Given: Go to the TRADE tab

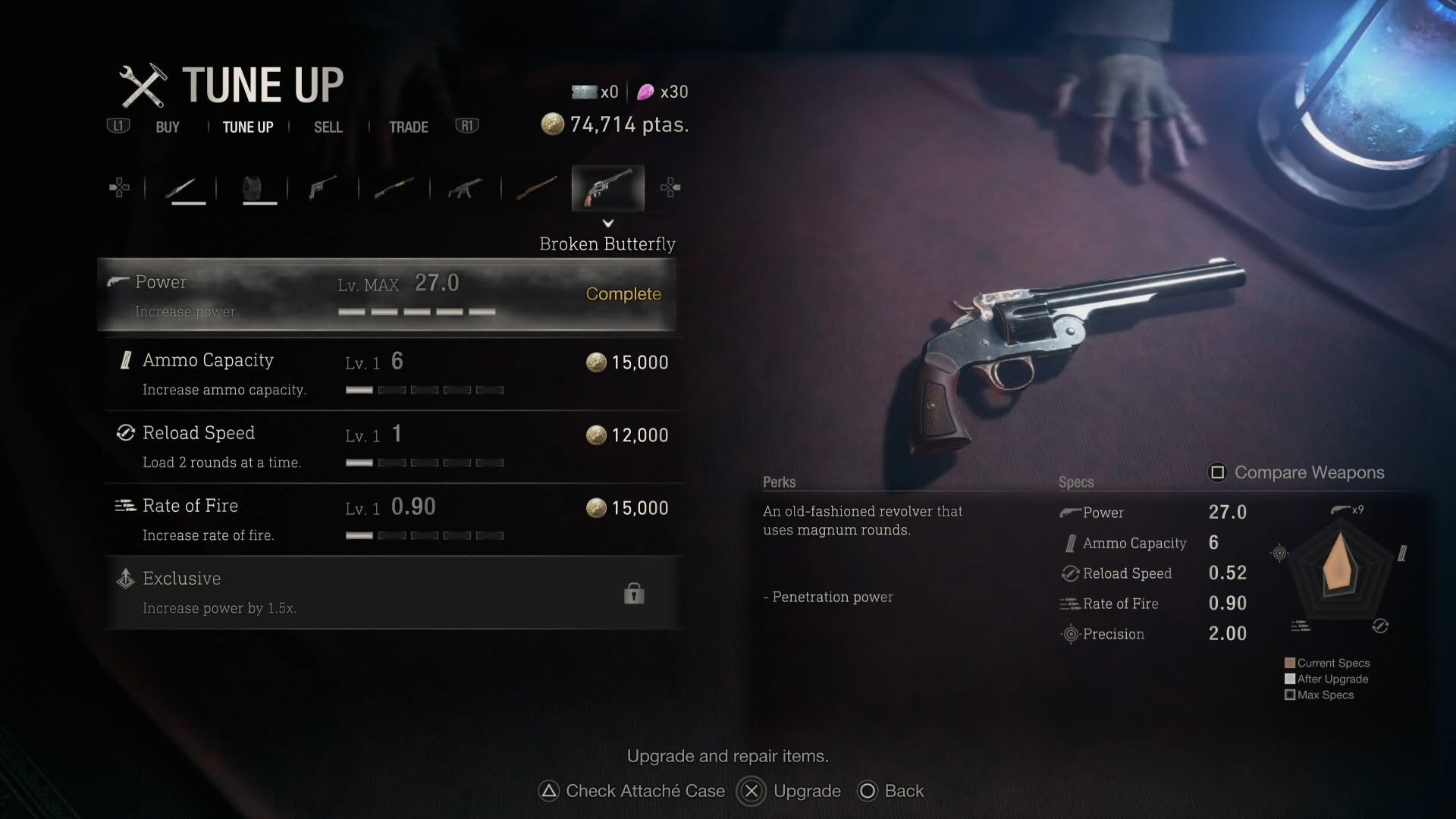Looking at the screenshot, I should 409,127.
